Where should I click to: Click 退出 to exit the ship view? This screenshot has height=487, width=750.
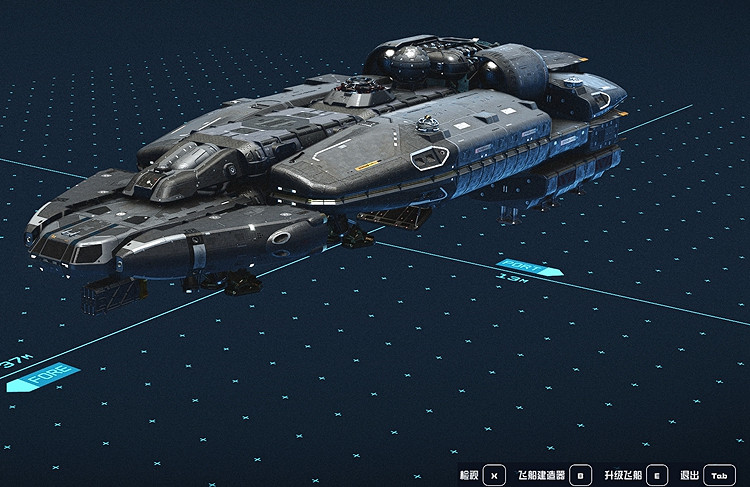pyautogui.click(x=719, y=475)
